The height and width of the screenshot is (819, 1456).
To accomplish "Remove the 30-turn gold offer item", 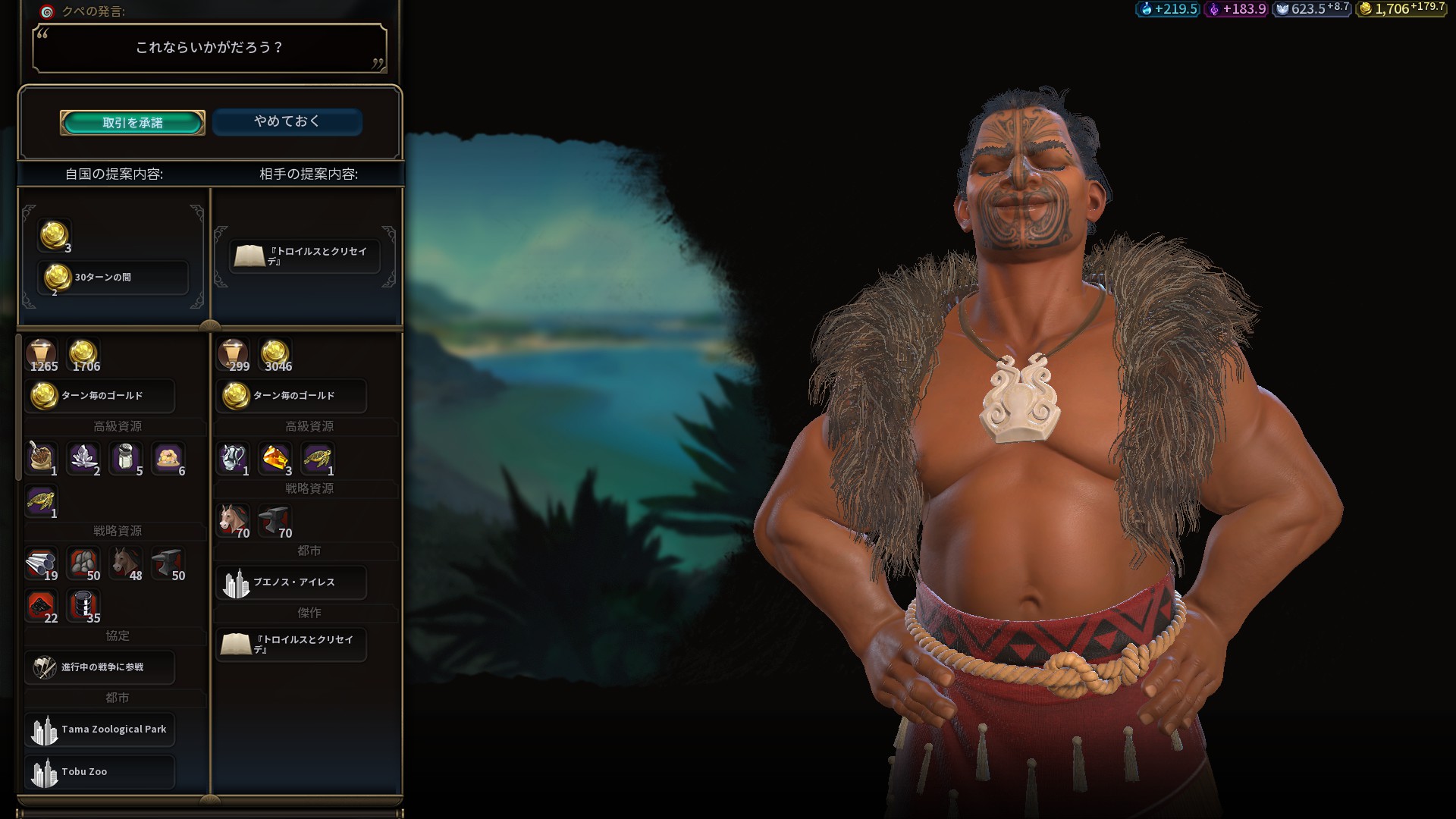I will 112,278.
